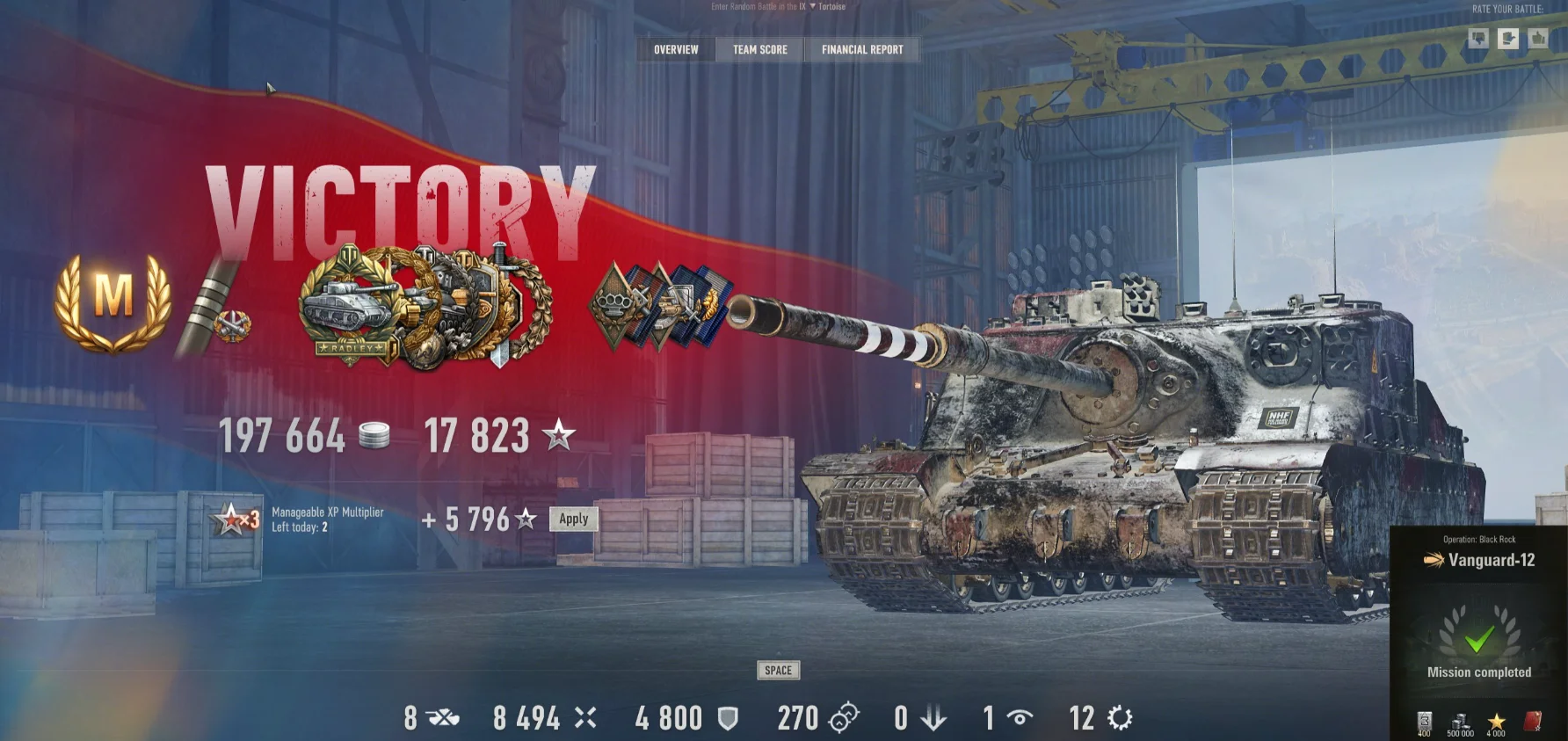The image size is (1568, 741).
Task: Switch to the TEAM SCORE tab
Action: click(758, 50)
